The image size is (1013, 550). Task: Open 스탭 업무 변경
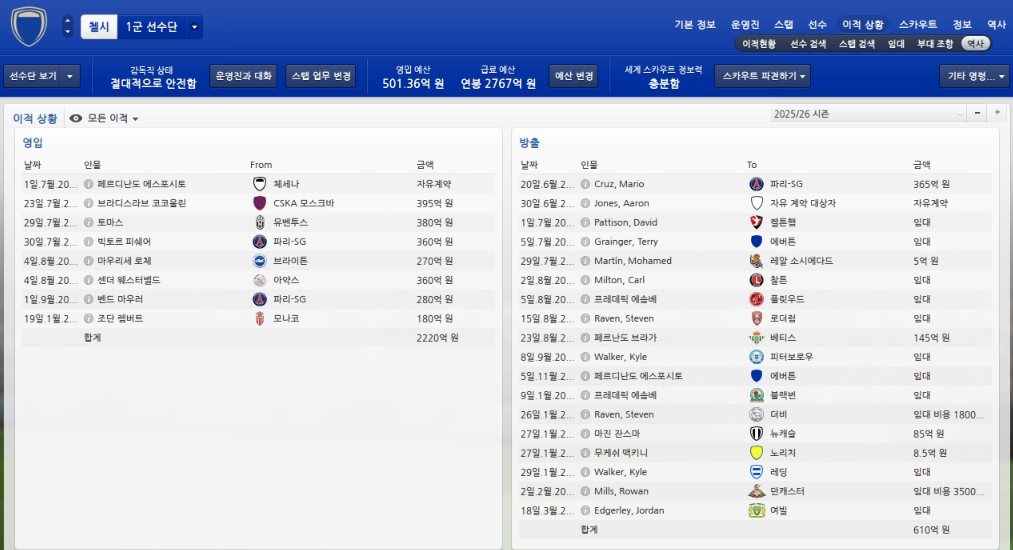pyautogui.click(x=320, y=76)
